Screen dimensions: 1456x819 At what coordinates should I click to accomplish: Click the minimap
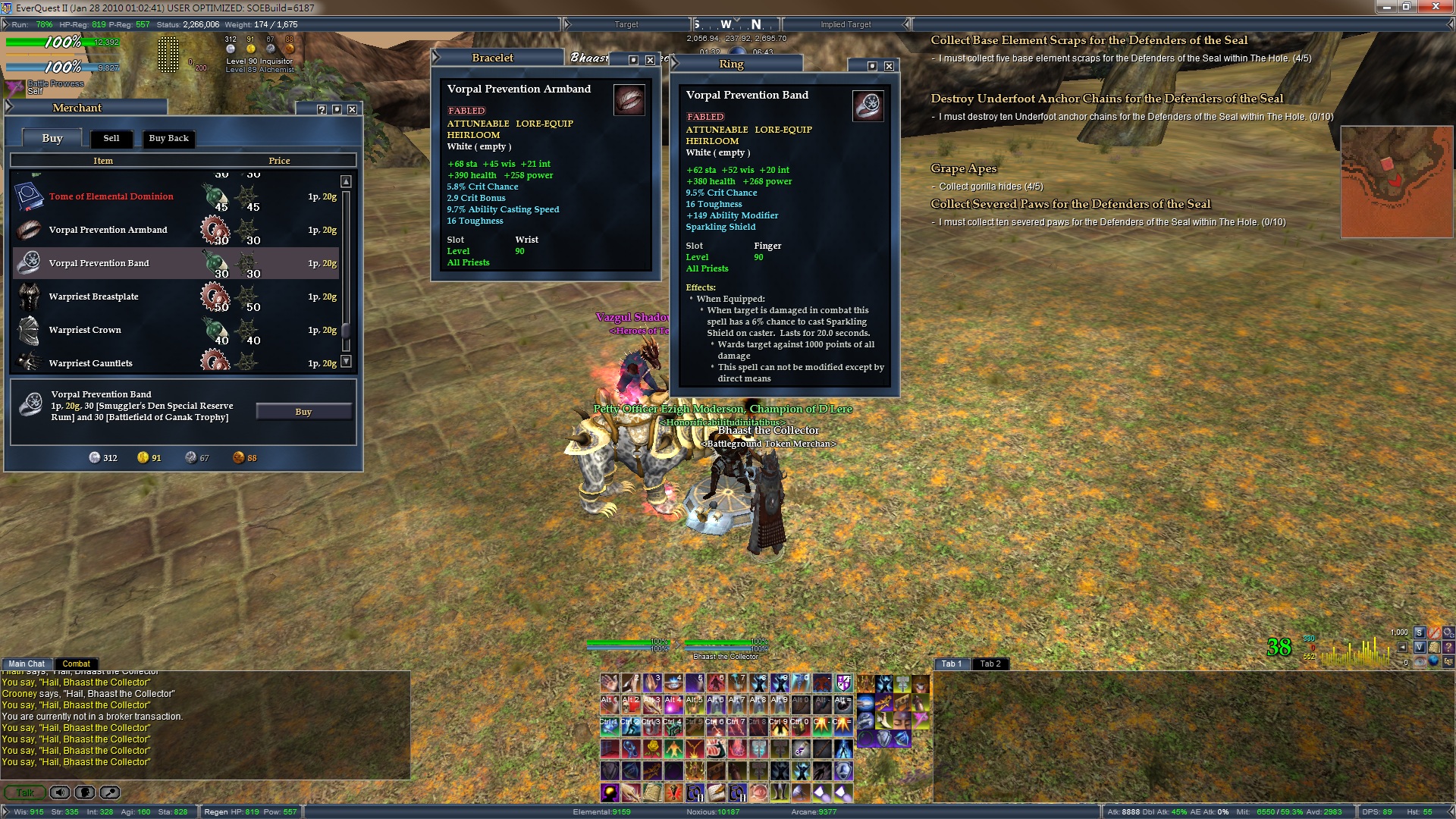[x=1396, y=182]
